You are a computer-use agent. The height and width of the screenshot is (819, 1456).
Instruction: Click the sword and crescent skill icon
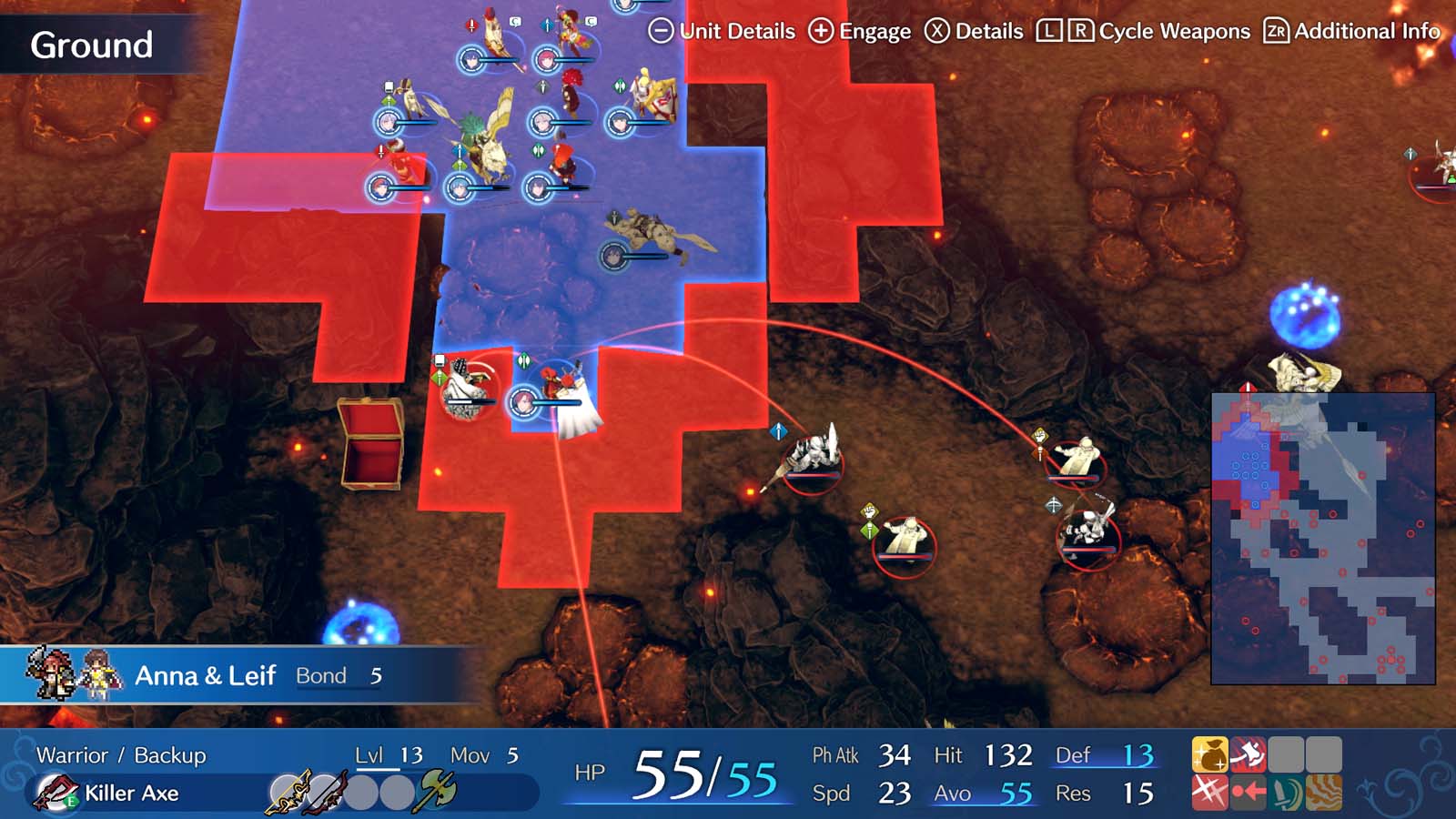pyautogui.click(x=1285, y=792)
